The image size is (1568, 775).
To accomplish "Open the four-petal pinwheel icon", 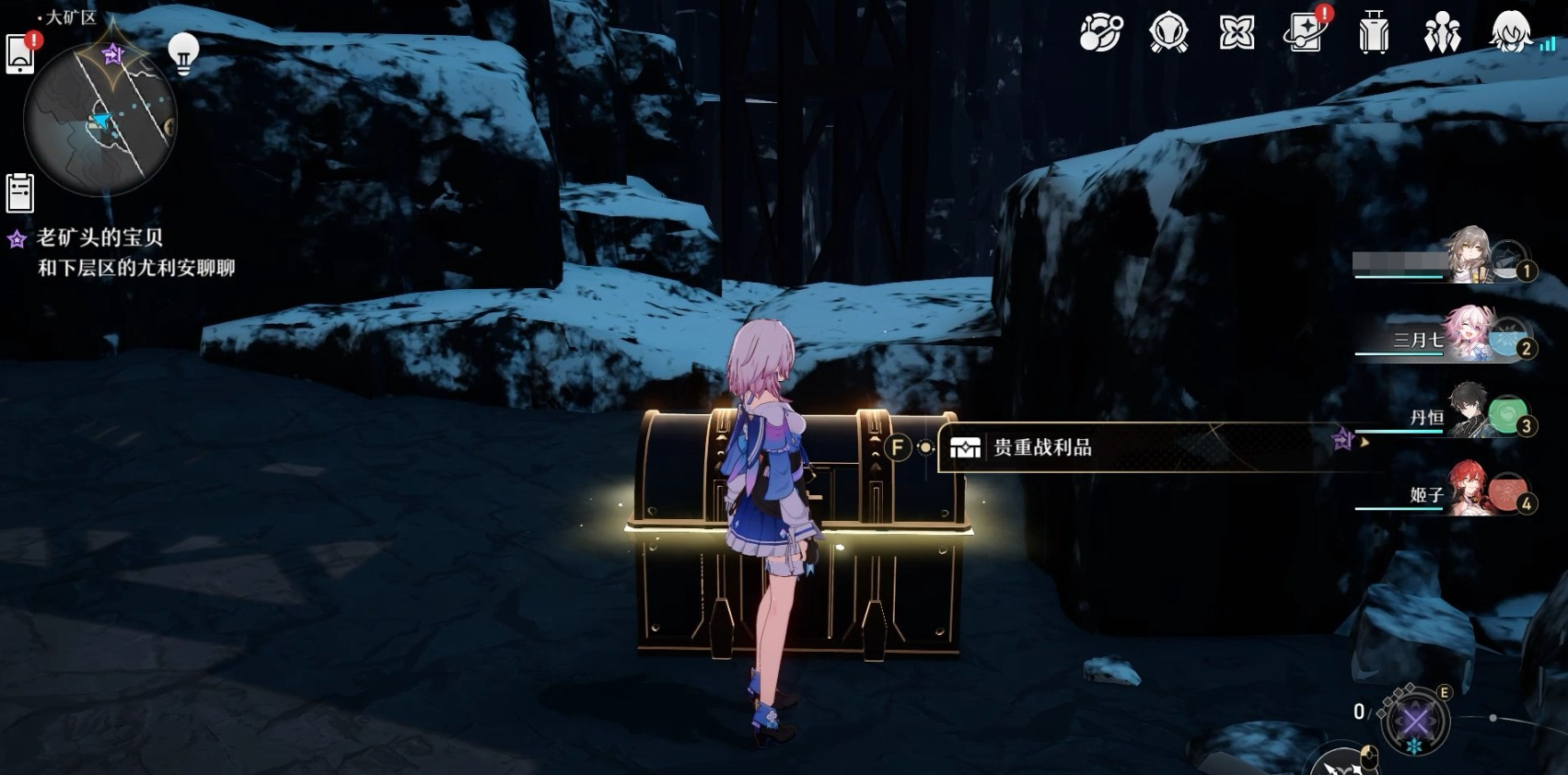I will pyautogui.click(x=1237, y=34).
